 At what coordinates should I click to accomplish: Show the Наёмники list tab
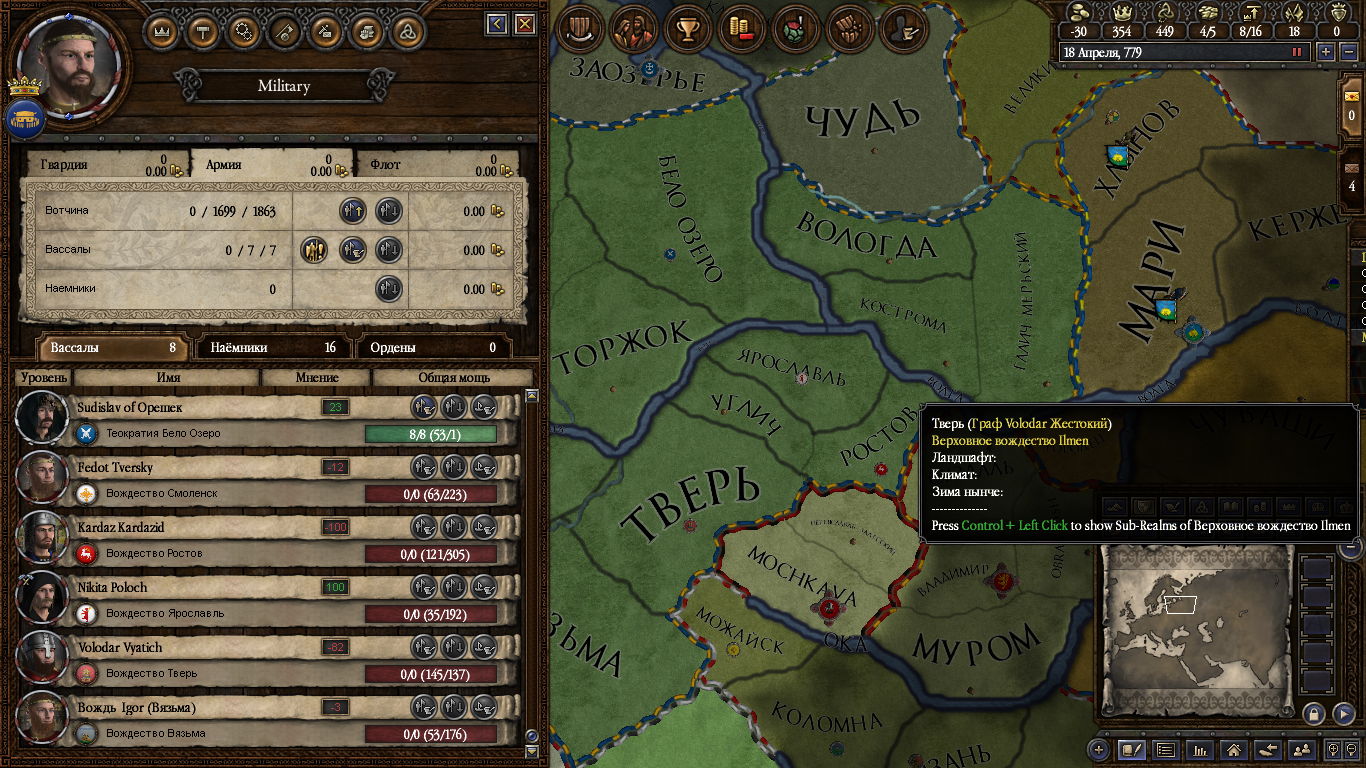(x=272, y=348)
